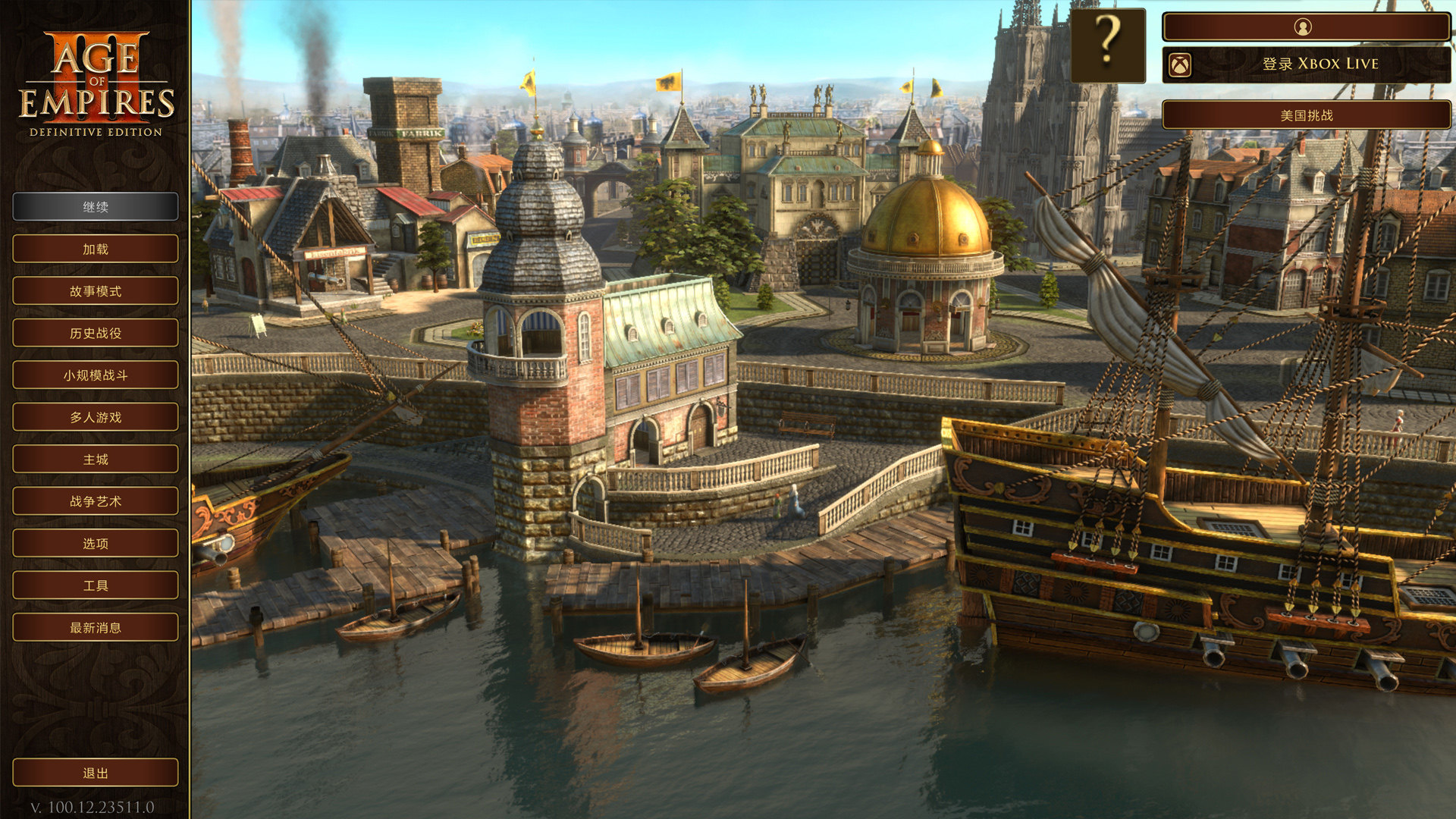Enter 多人游戏 multiplayer
Screen dimensions: 1456x819
coord(96,417)
